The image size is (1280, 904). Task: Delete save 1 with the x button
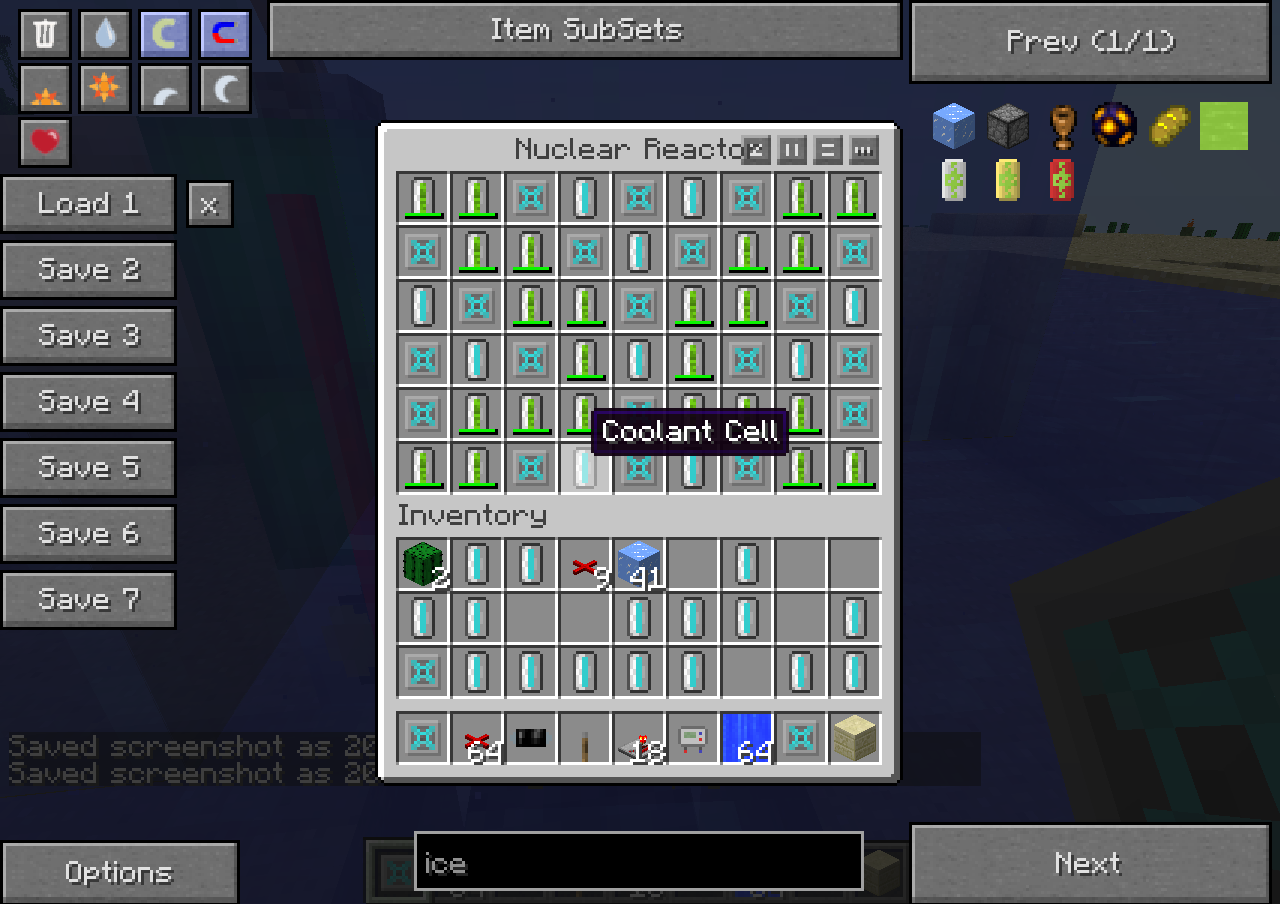[209, 205]
